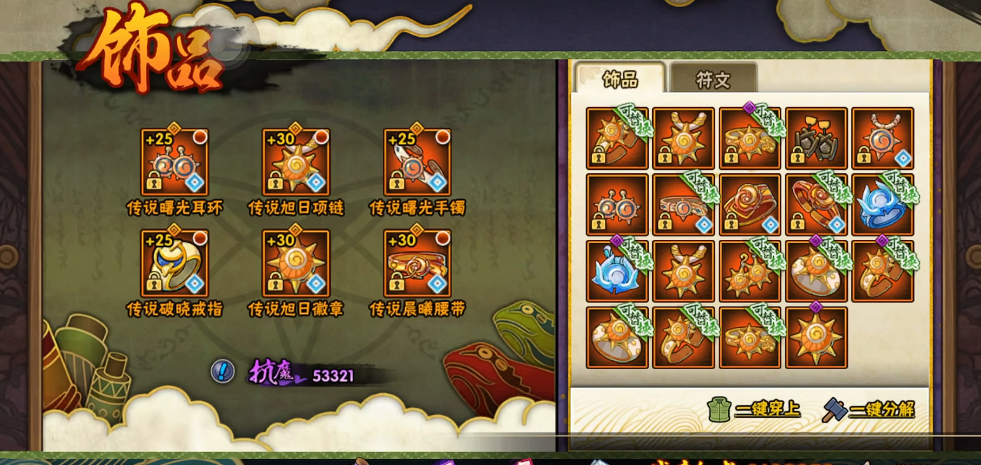Choose the equipped 传说晨曦腰带 slot
Viewport: 981px width, 465px height.
pyautogui.click(x=417, y=263)
